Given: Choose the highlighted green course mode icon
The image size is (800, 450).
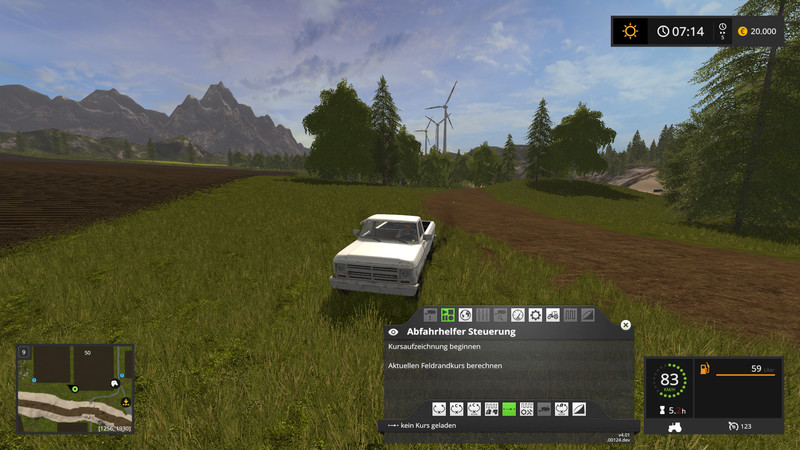Looking at the screenshot, I should click(x=509, y=408).
